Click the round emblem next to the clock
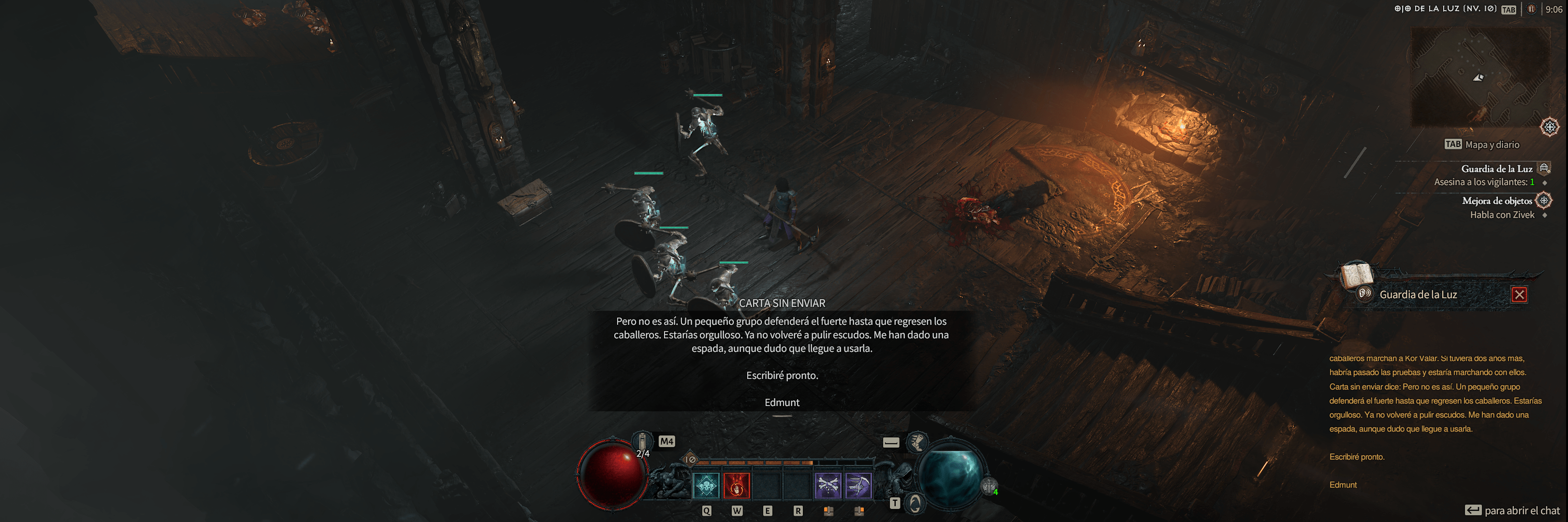 tap(1531, 9)
